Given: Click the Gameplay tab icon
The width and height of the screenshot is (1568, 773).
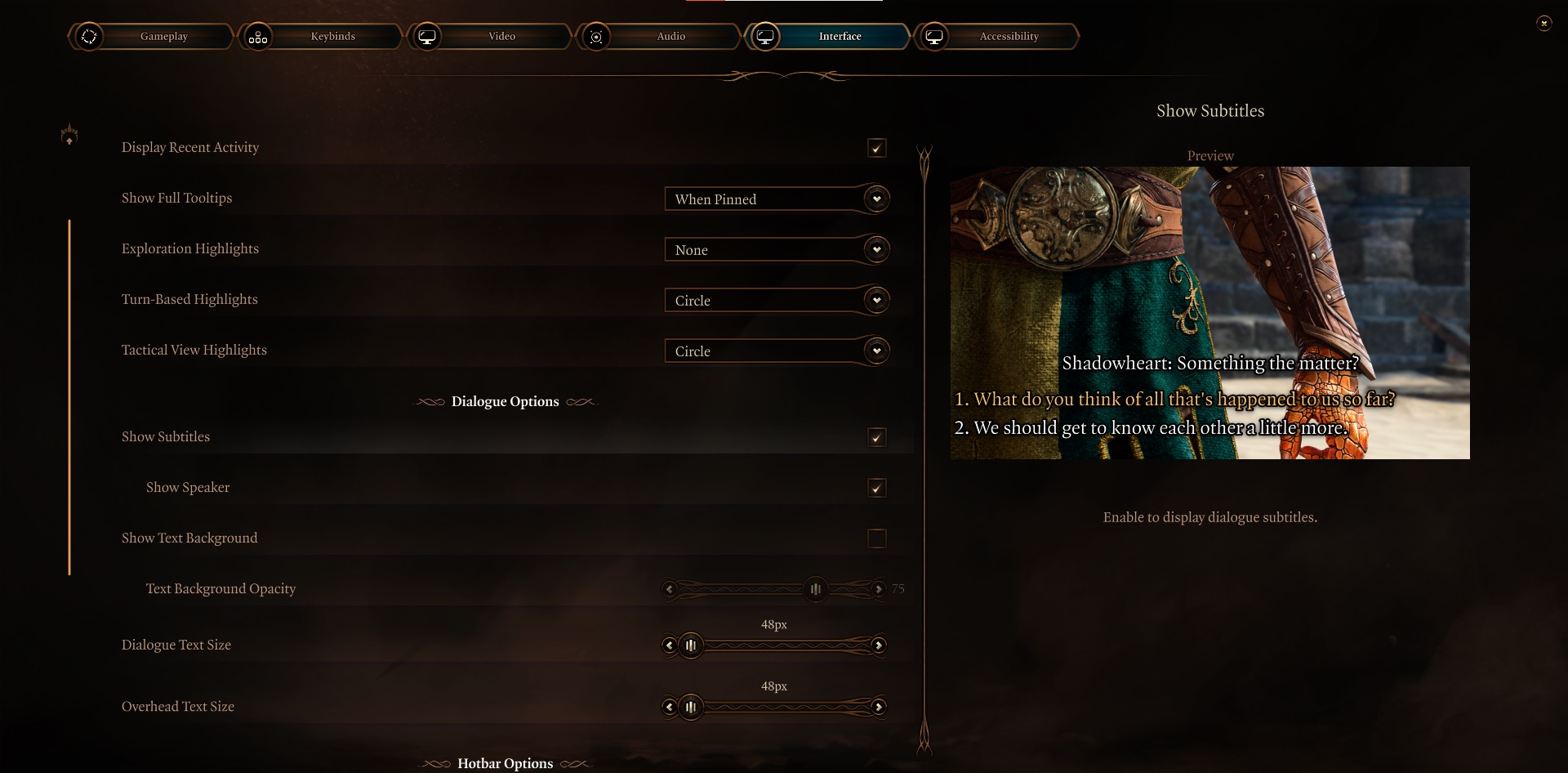Looking at the screenshot, I should (x=90, y=36).
